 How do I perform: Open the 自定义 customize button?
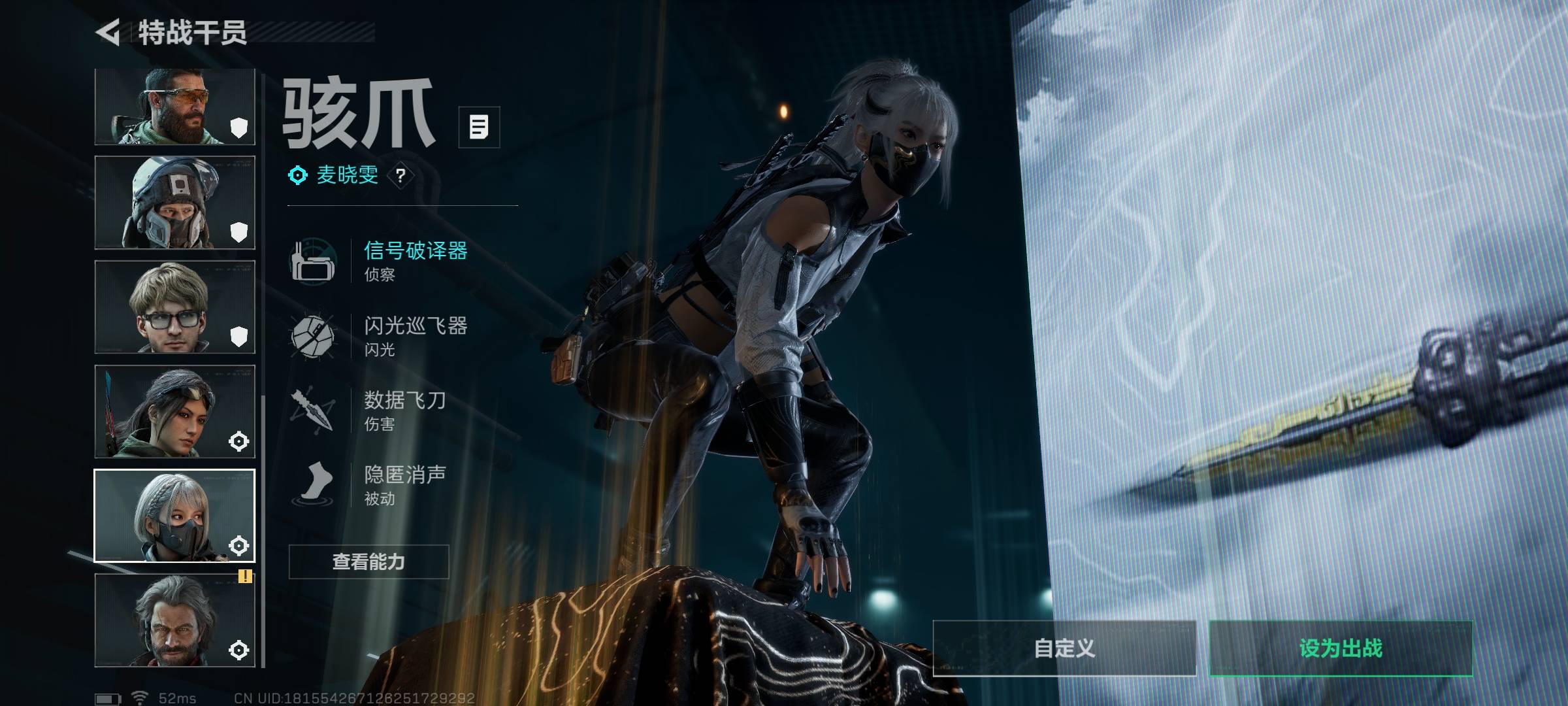pos(1064,648)
